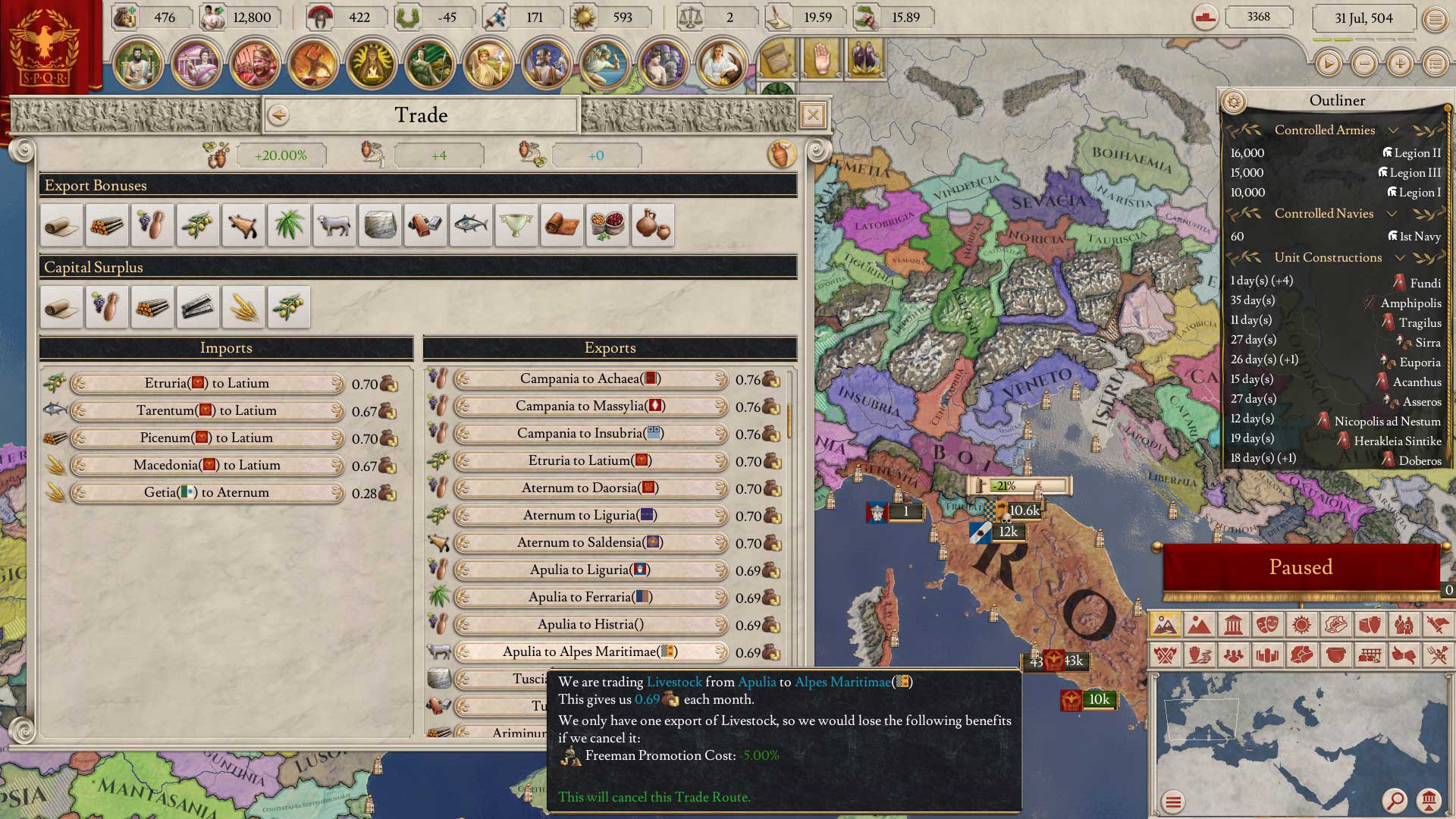Open the Outliner settings gear

1234,101
